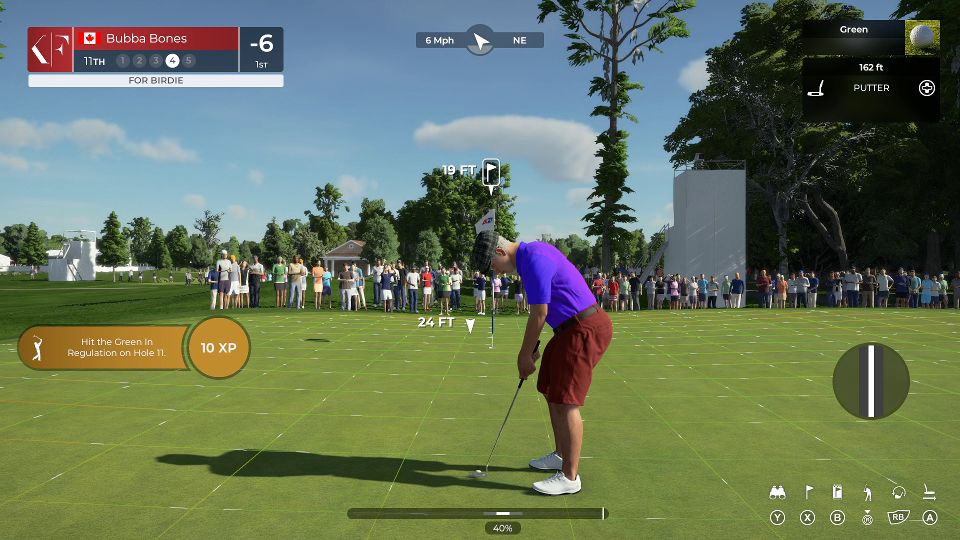Click the 19 FT hole flag marker
Viewport: 960px width, 540px height.
point(491,172)
